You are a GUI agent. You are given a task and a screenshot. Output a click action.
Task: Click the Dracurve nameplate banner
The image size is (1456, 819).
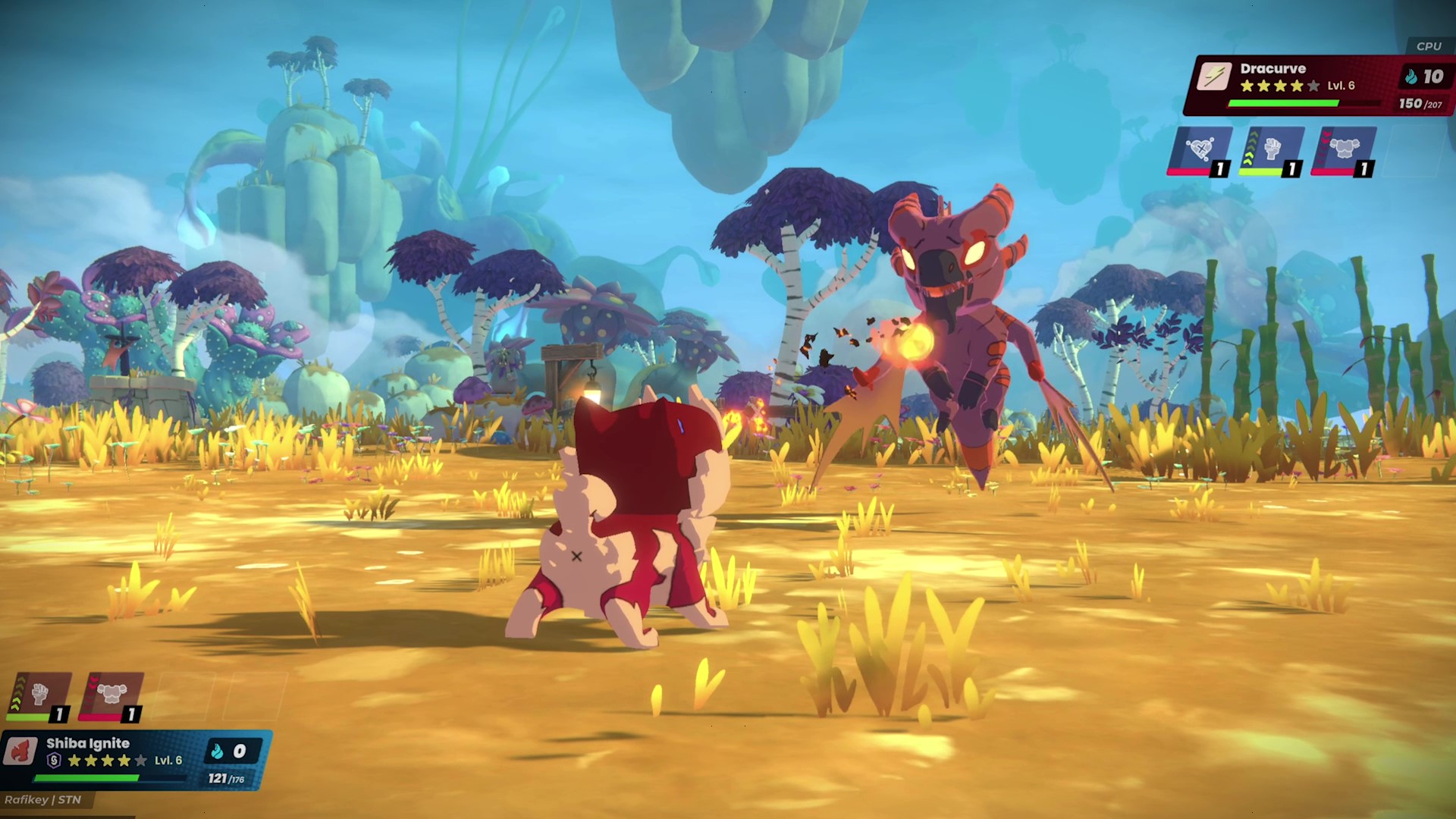click(x=1274, y=68)
